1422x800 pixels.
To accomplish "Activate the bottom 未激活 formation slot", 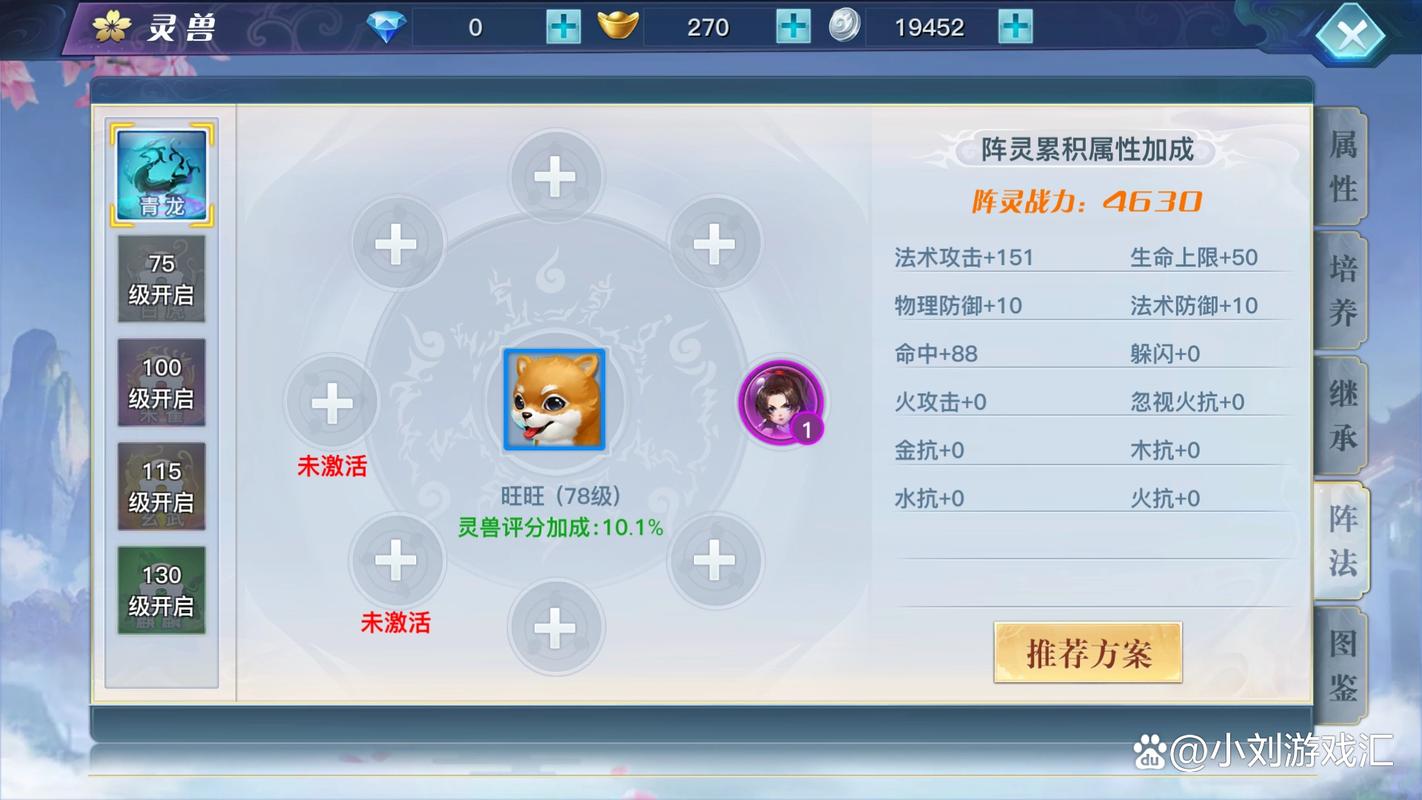I will pyautogui.click(x=396, y=561).
